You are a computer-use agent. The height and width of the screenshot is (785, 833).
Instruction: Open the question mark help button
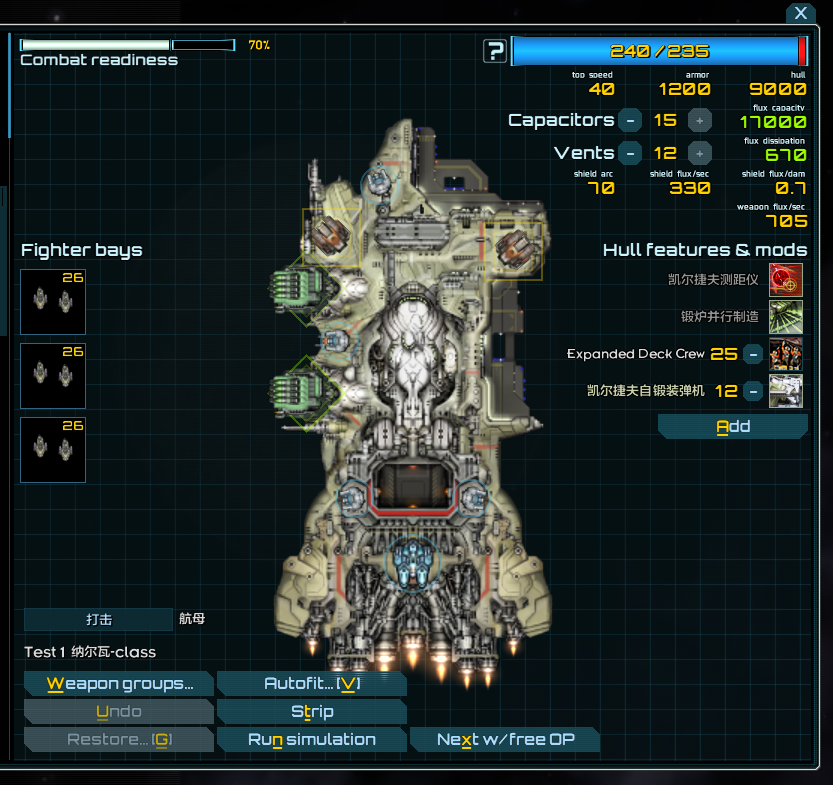tap(494, 51)
